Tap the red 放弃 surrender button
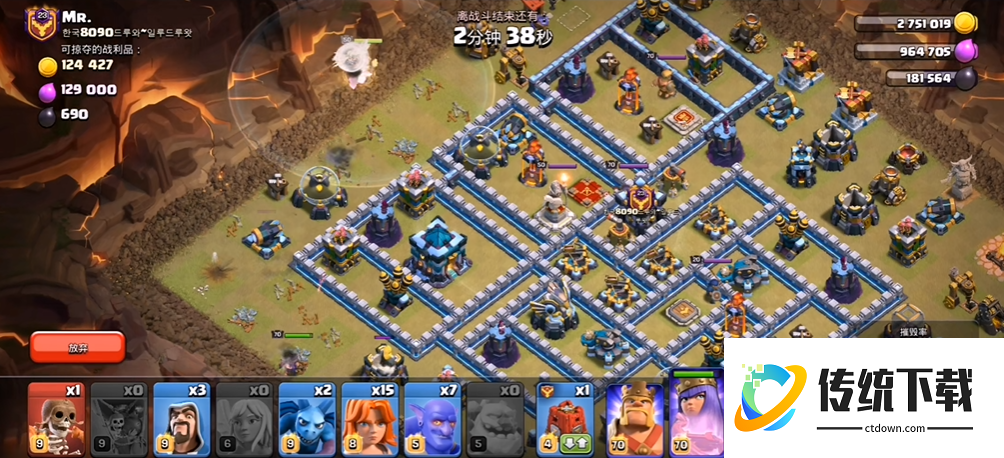1004x458 pixels. [x=77, y=347]
